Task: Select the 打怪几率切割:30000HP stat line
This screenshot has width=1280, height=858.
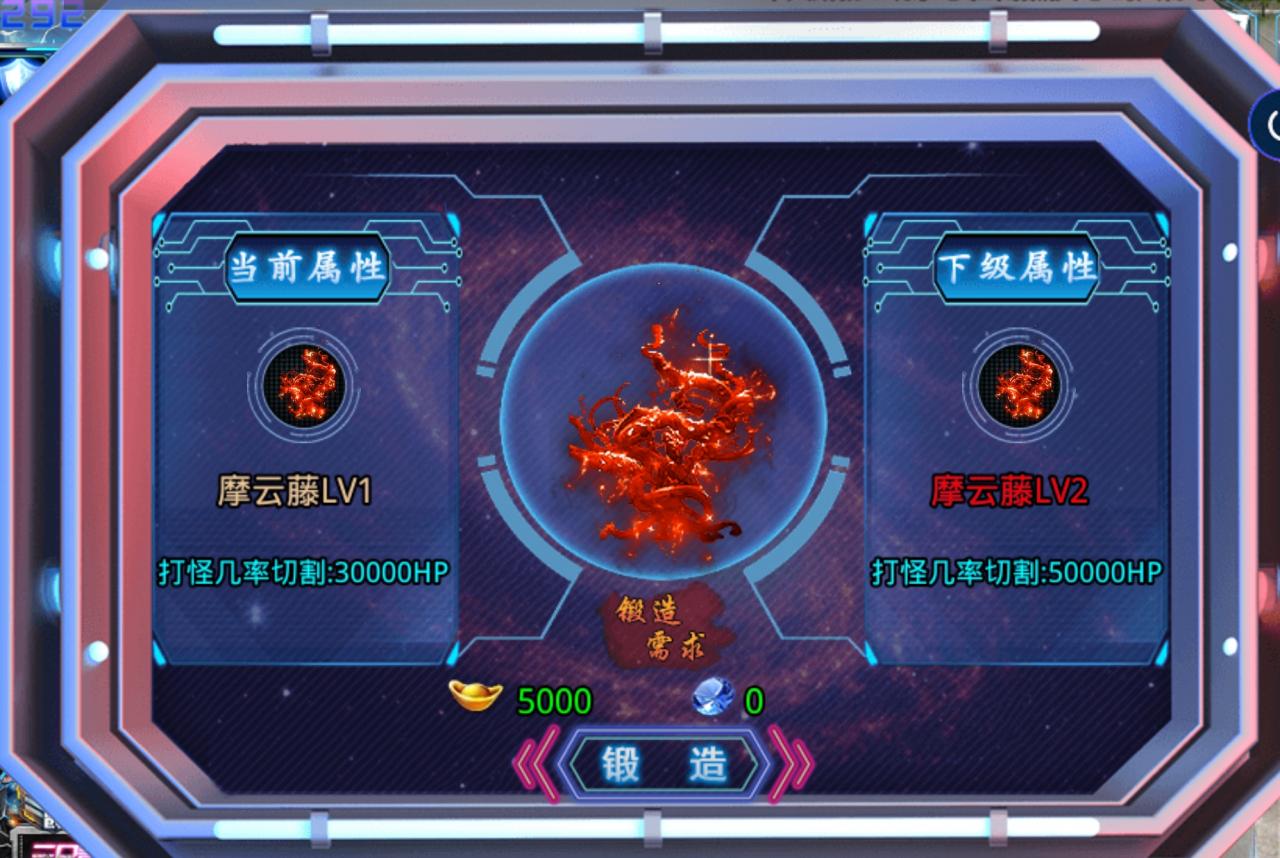Action: [x=303, y=571]
